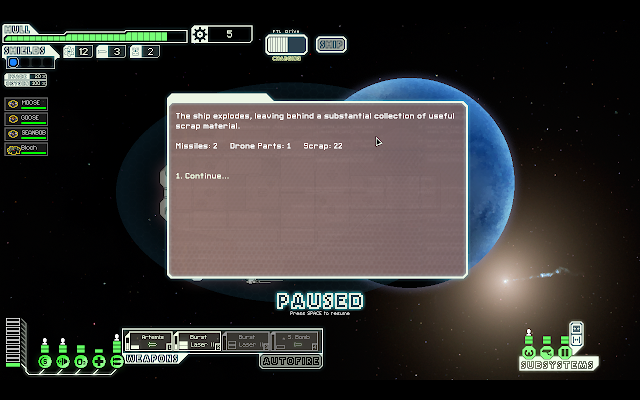Click the piloting subsystem icon
Viewport: 640px width, 400px height.
tap(529, 352)
